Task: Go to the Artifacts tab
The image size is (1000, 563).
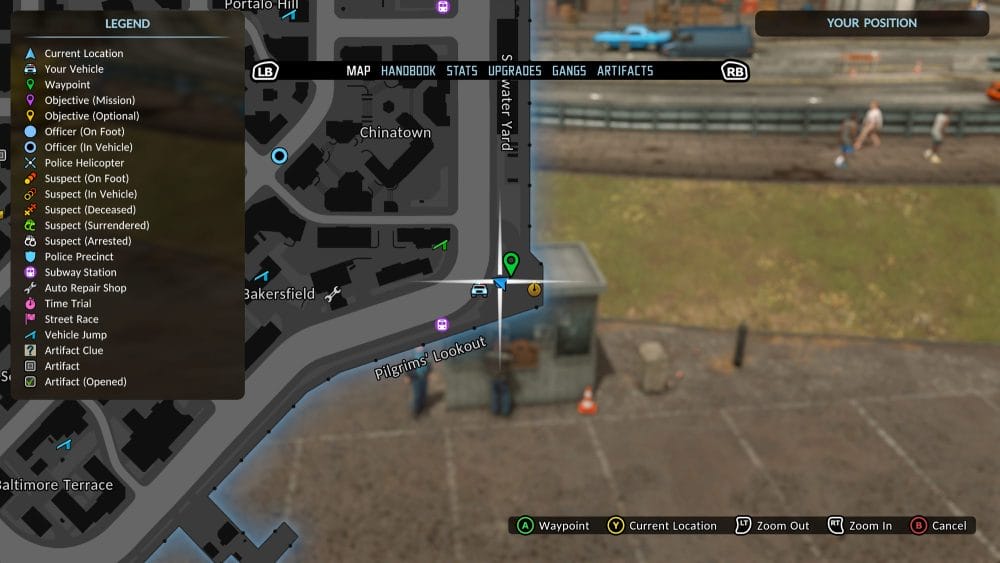Action: pyautogui.click(x=625, y=71)
